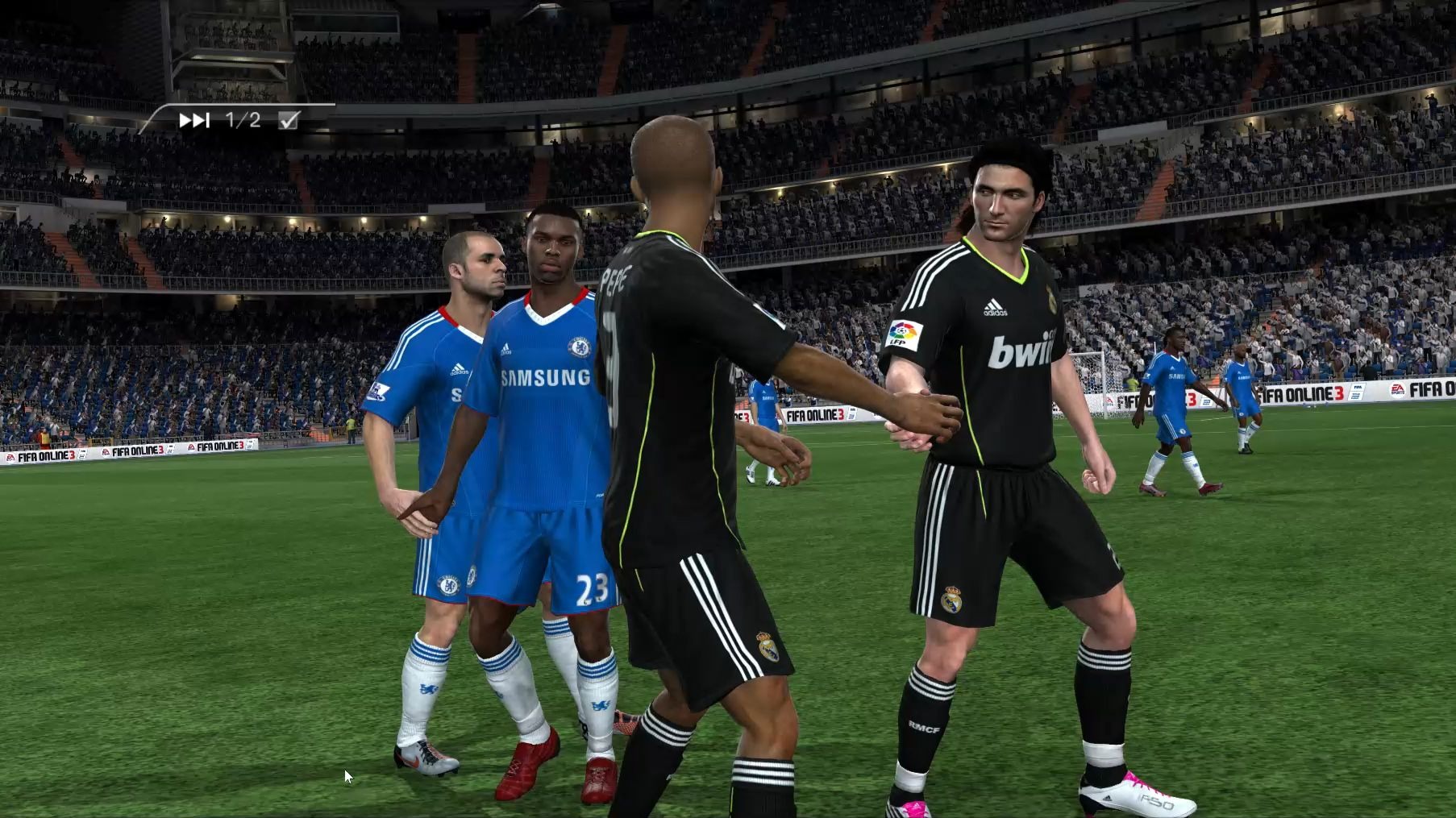
Task: Click the mouse cursor location on the grass
Action: pos(347,775)
